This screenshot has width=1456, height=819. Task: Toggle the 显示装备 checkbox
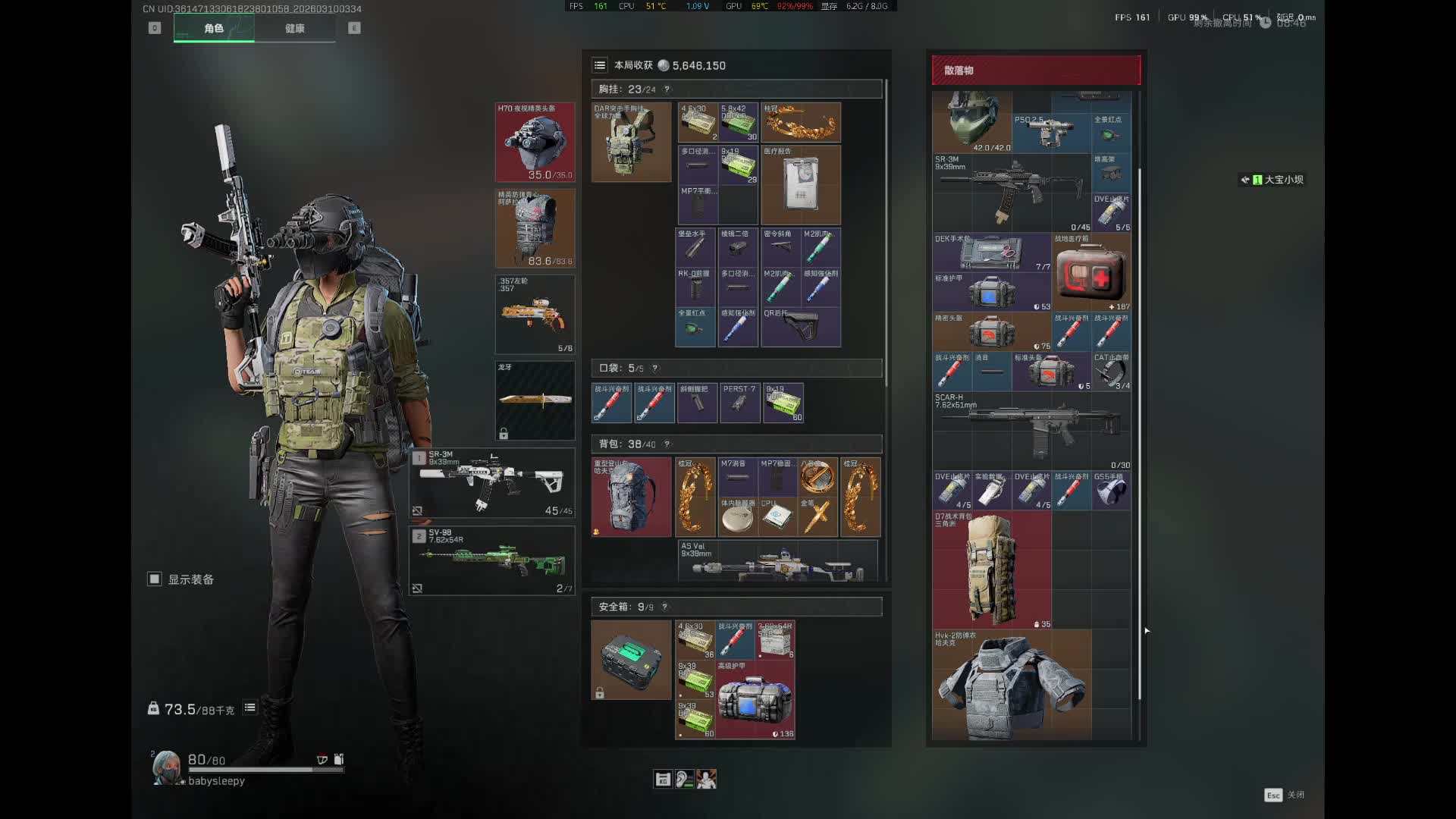(x=155, y=579)
